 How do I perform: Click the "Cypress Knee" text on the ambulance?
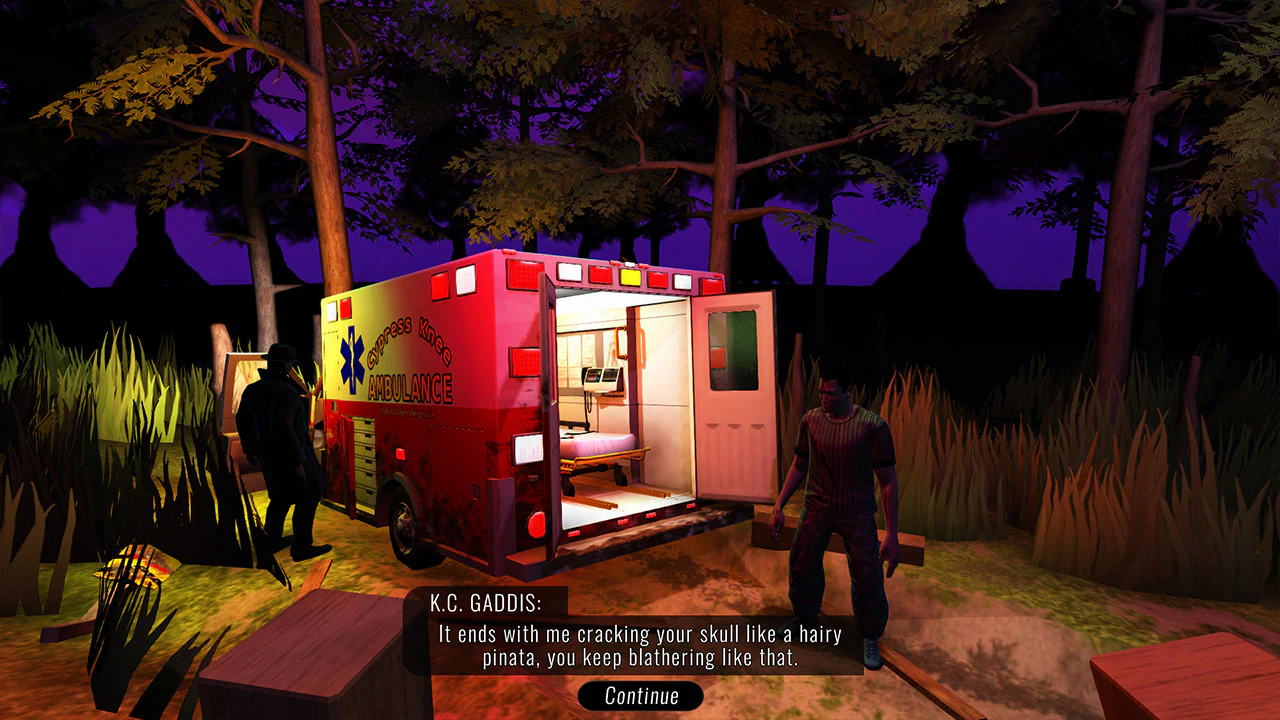pyautogui.click(x=408, y=342)
